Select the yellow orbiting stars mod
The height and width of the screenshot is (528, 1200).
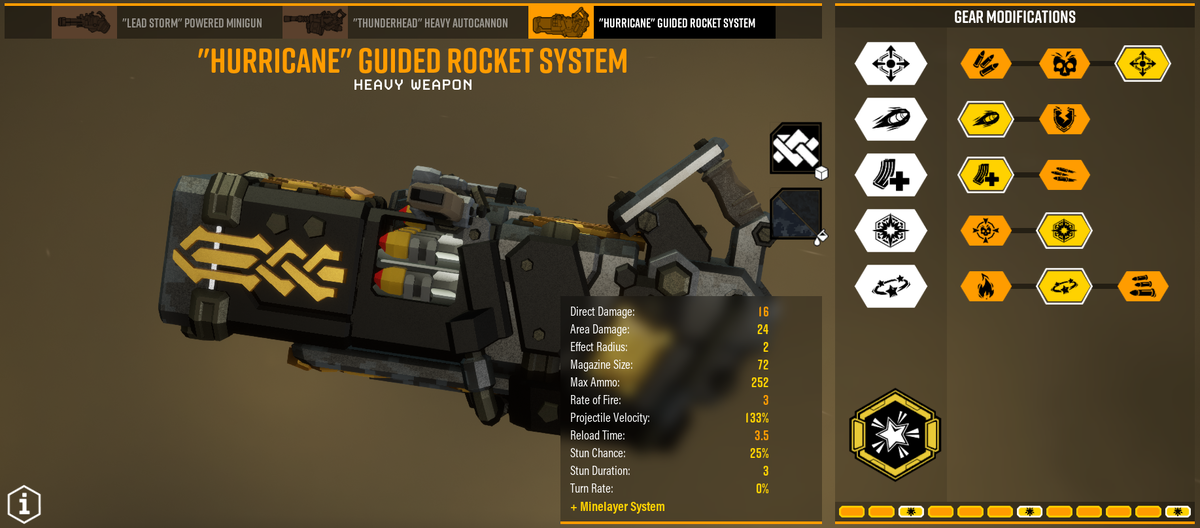pyautogui.click(x=1062, y=287)
